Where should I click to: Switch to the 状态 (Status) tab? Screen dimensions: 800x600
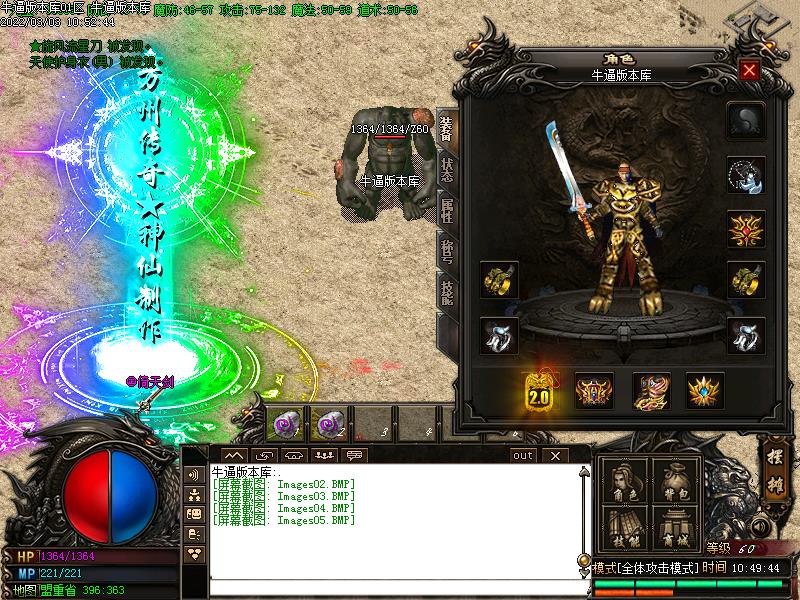tap(446, 170)
